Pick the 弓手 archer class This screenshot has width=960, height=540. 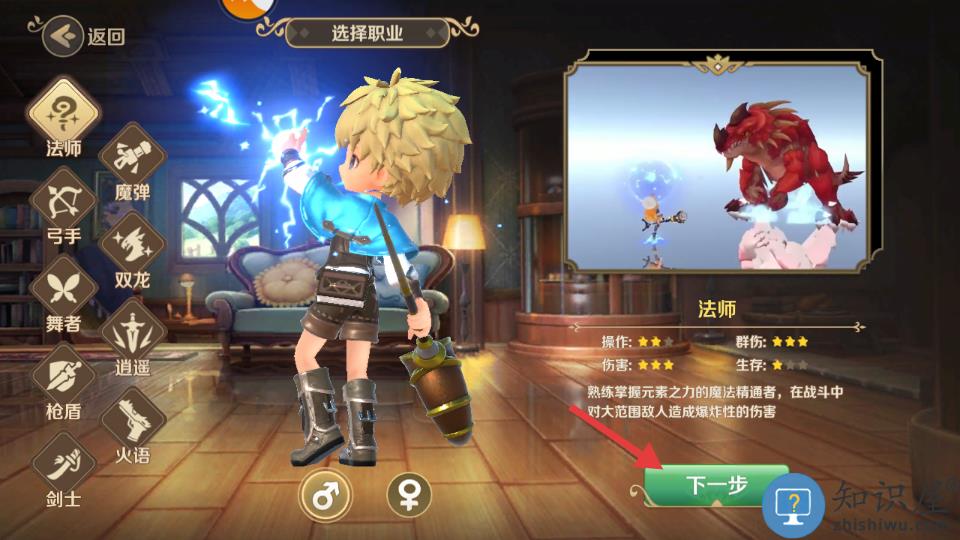click(x=63, y=200)
